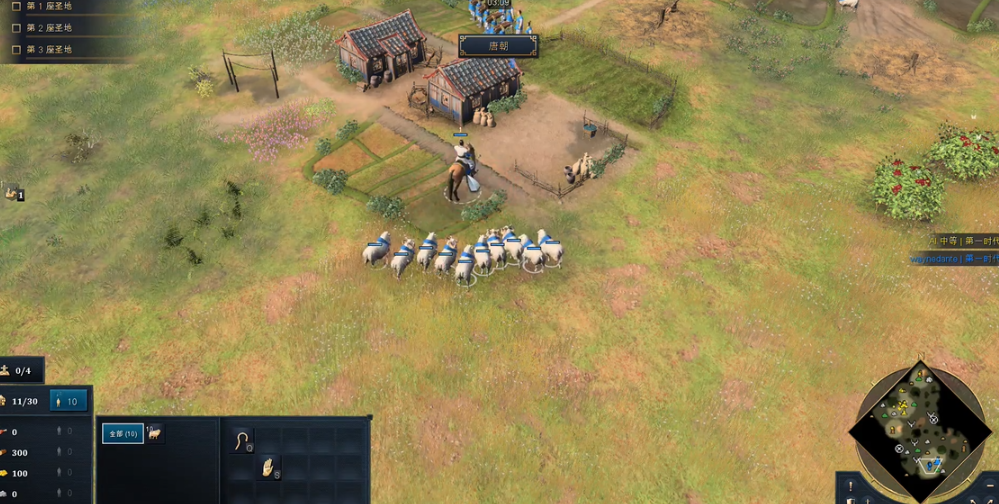The image size is (999, 504).
Task: Activate the shepherd's crook command
Action: coord(241,439)
